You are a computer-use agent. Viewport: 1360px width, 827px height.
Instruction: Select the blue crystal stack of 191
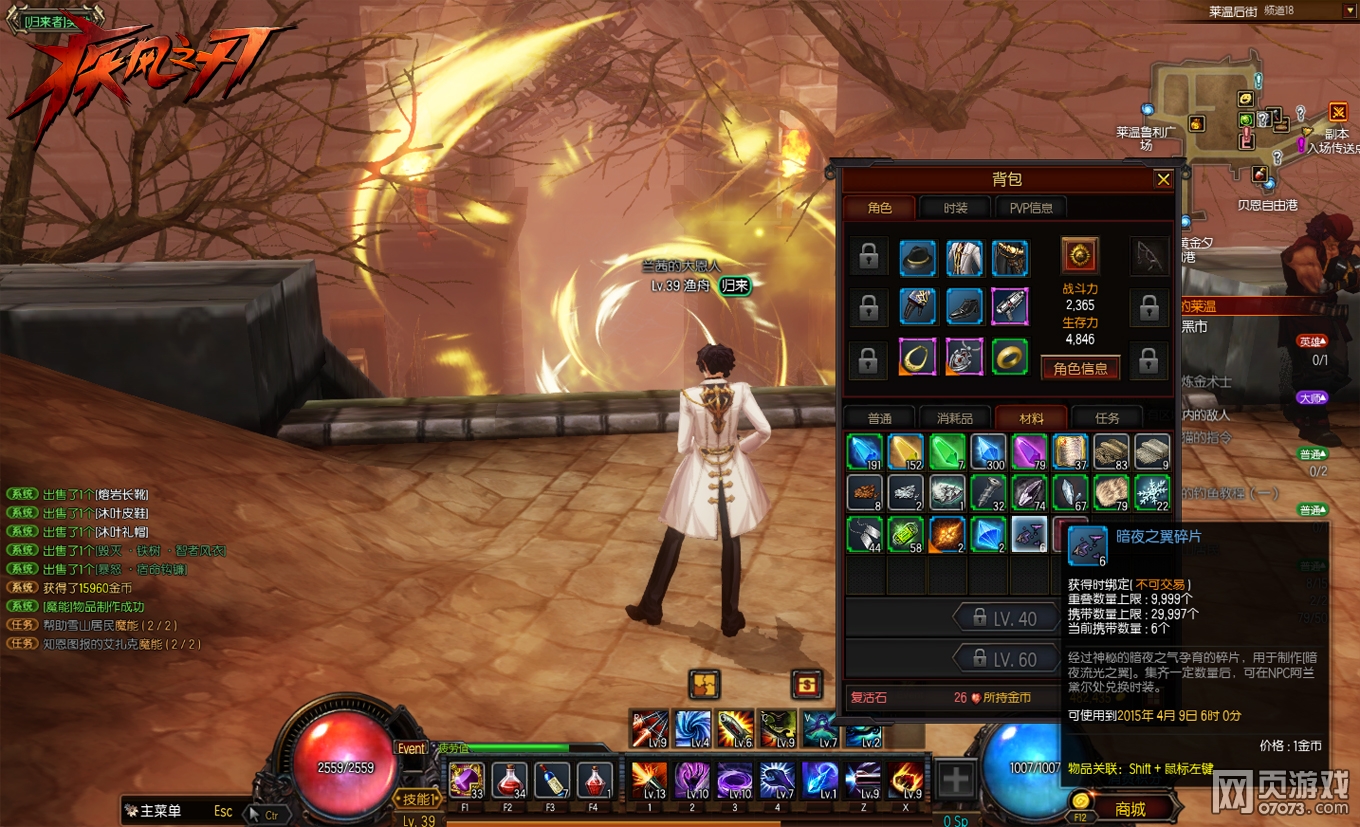tap(864, 452)
